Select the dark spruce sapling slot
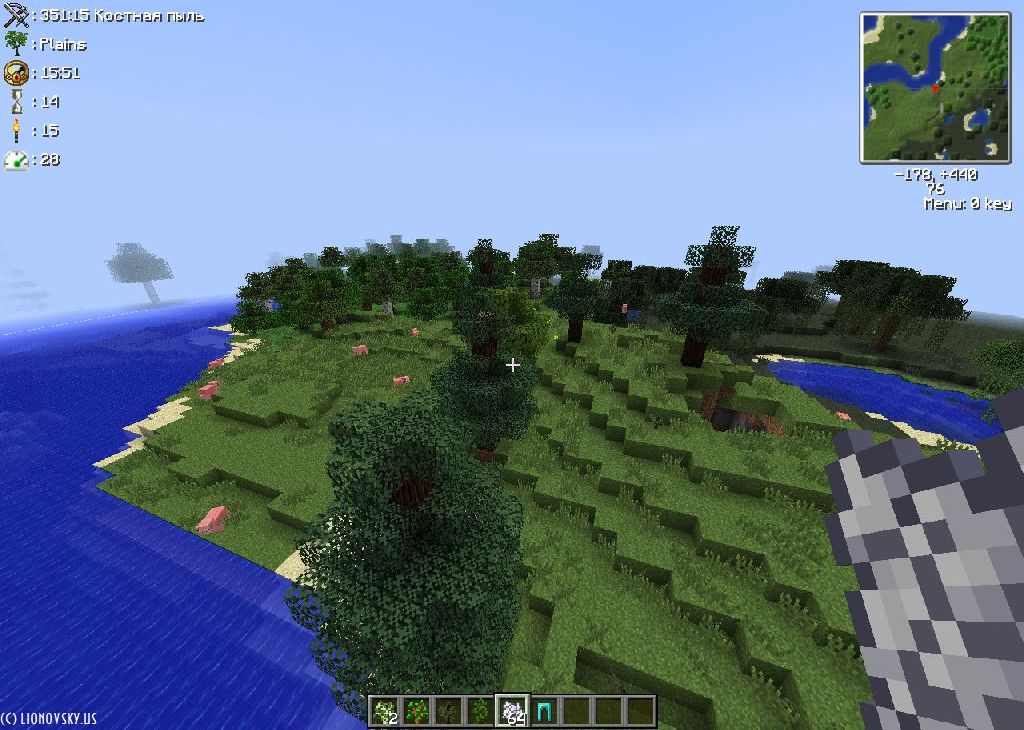This screenshot has height=730, width=1024. pyautogui.click(x=449, y=711)
